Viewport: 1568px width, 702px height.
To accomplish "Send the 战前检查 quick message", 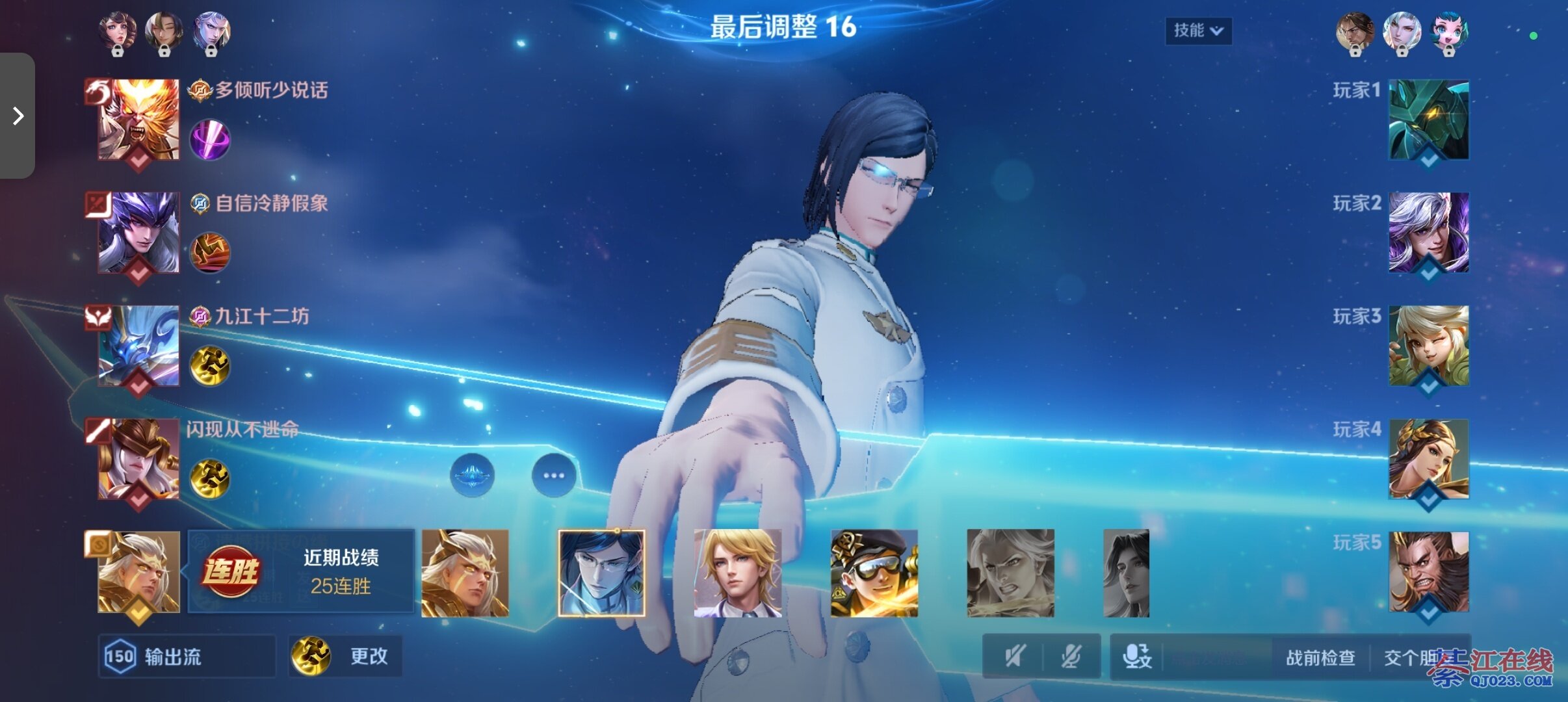I will click(1320, 658).
